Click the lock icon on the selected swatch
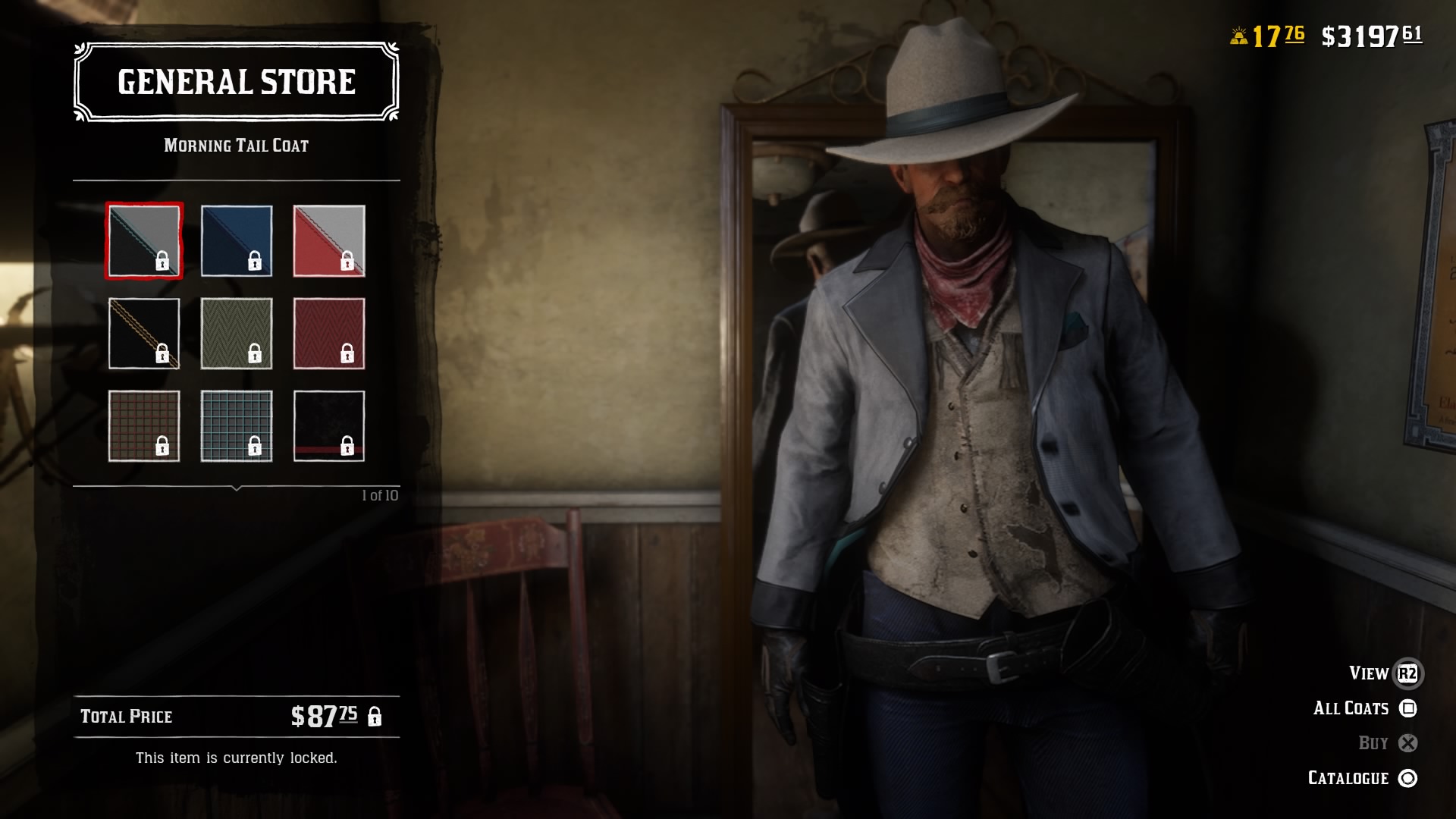Image resolution: width=1456 pixels, height=819 pixels. tap(162, 262)
